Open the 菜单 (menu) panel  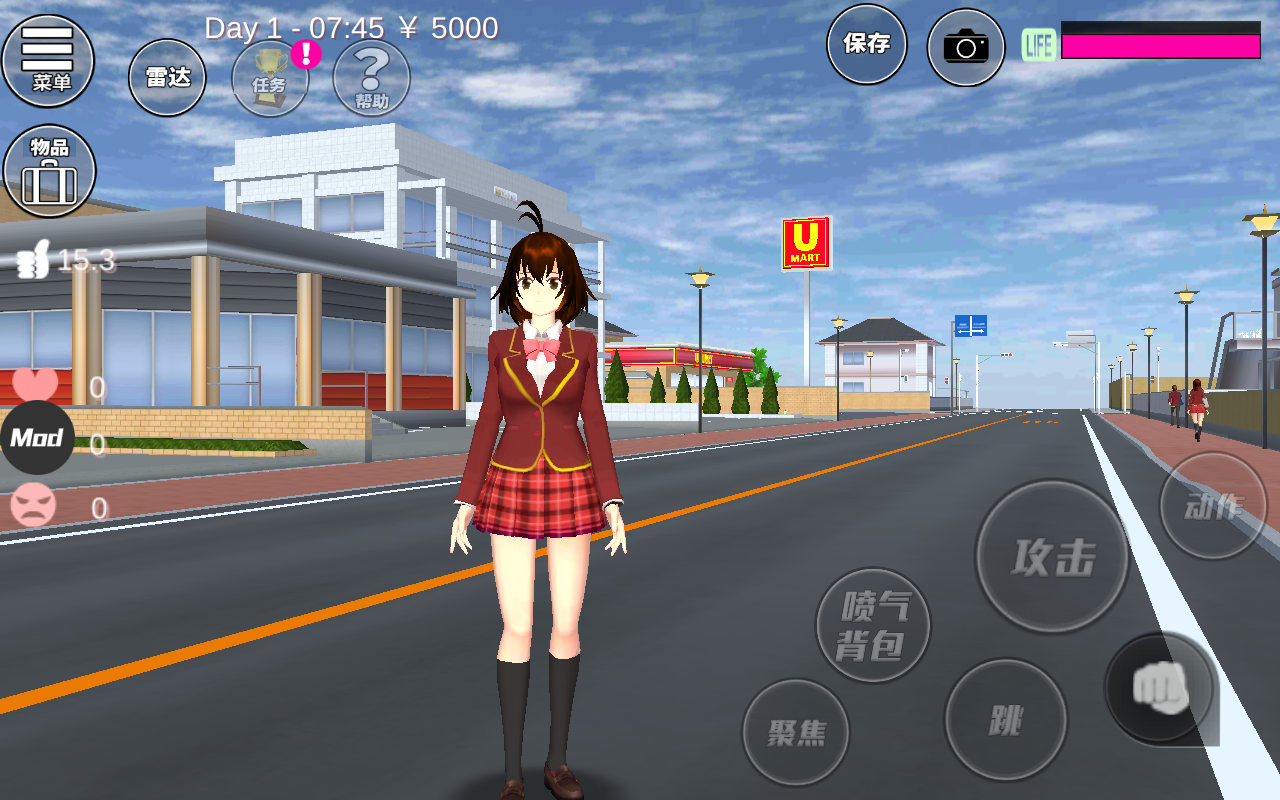pos(49,62)
